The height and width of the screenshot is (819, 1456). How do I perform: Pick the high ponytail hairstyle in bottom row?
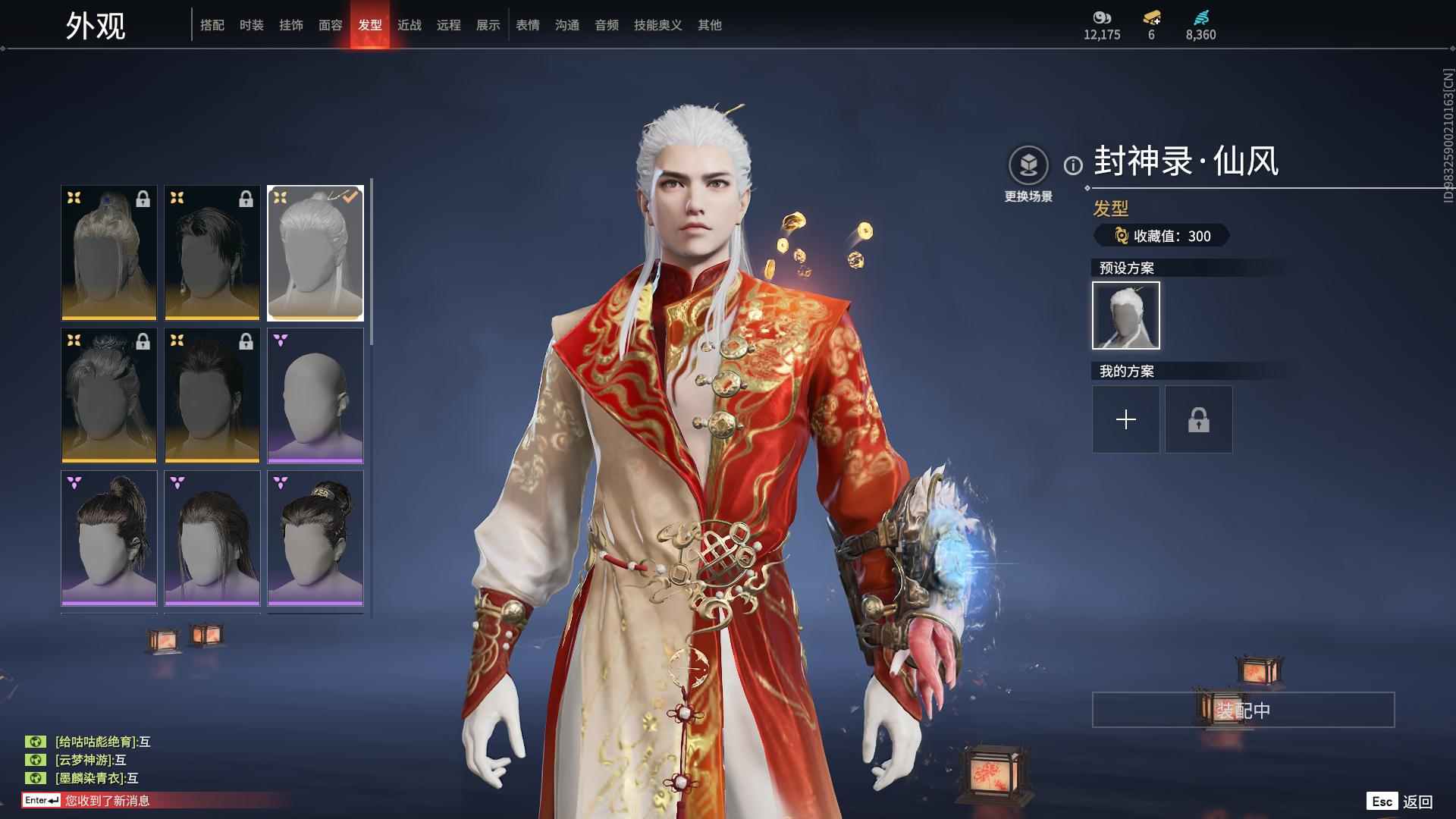(109, 538)
